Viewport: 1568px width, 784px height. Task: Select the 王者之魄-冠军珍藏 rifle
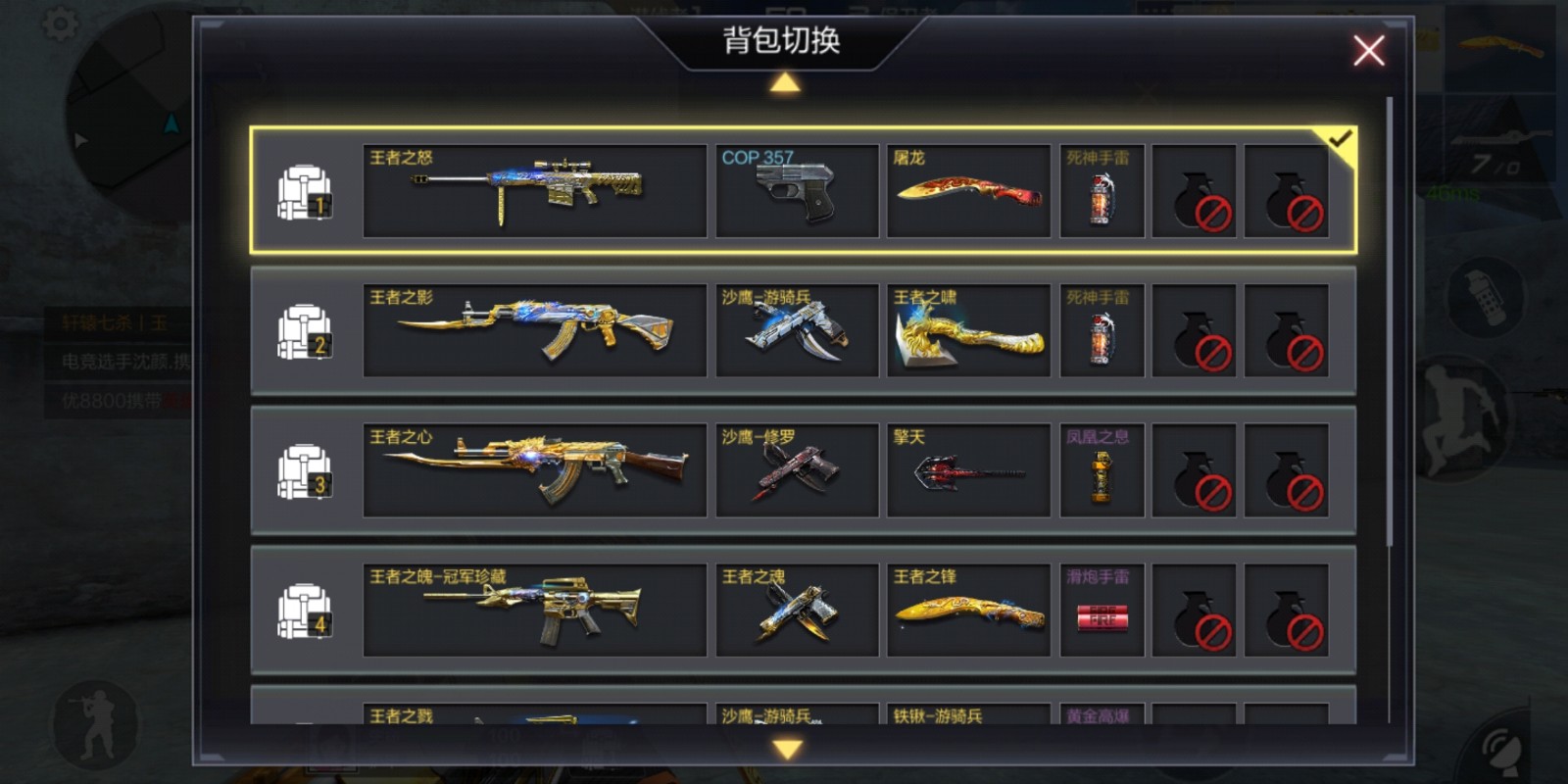point(534,611)
